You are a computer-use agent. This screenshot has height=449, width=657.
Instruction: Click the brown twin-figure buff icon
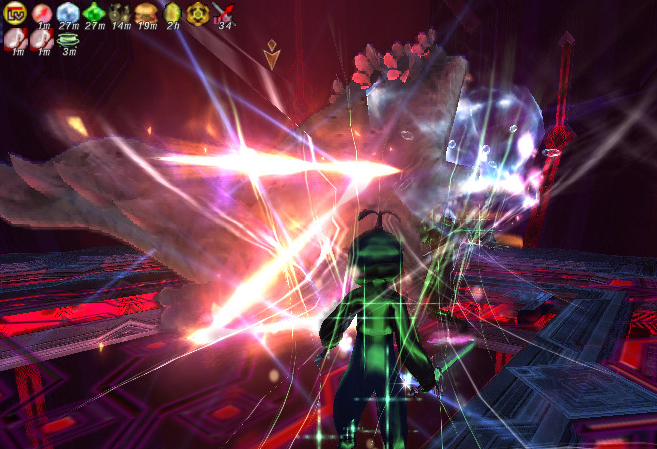click(x=119, y=12)
